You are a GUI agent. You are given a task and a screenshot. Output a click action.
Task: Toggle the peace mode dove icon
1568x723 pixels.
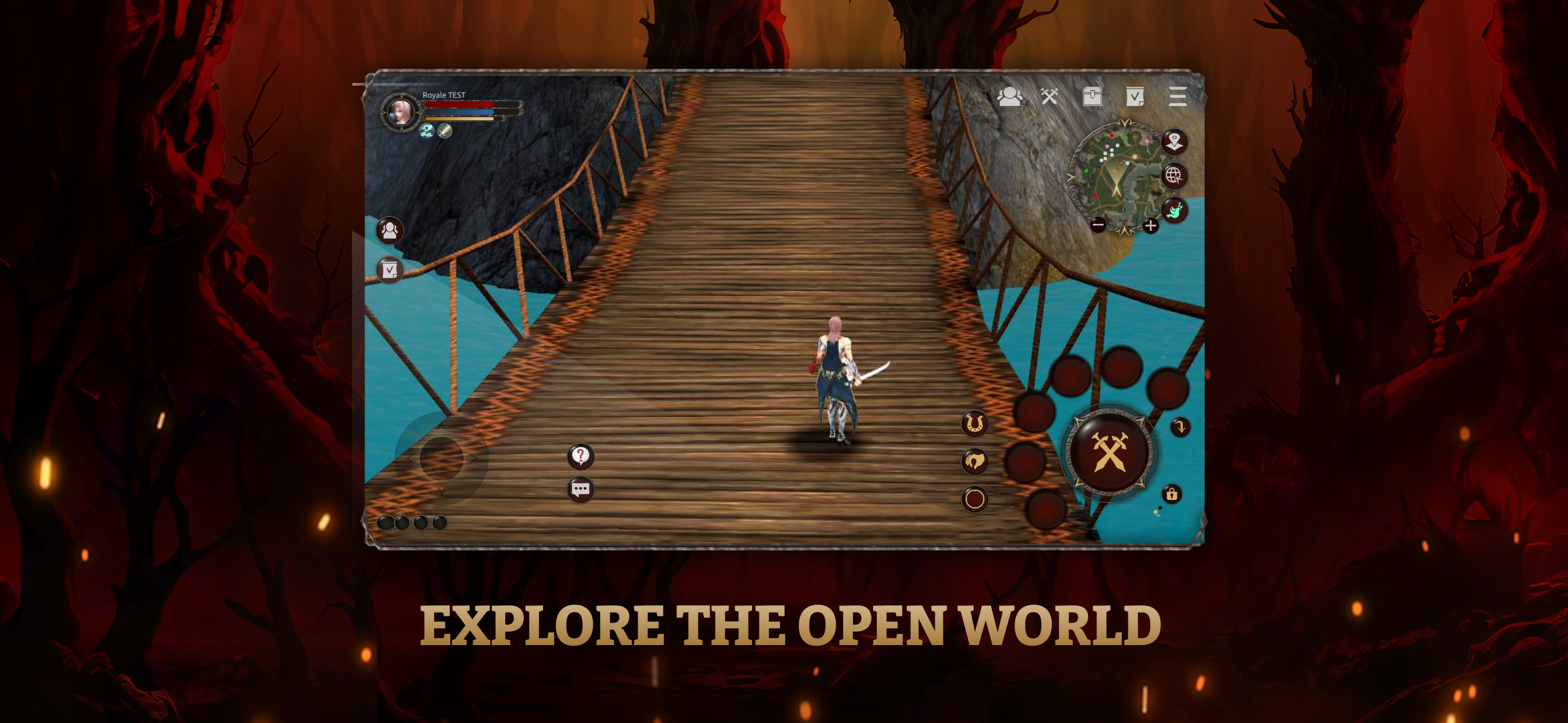tap(1175, 211)
